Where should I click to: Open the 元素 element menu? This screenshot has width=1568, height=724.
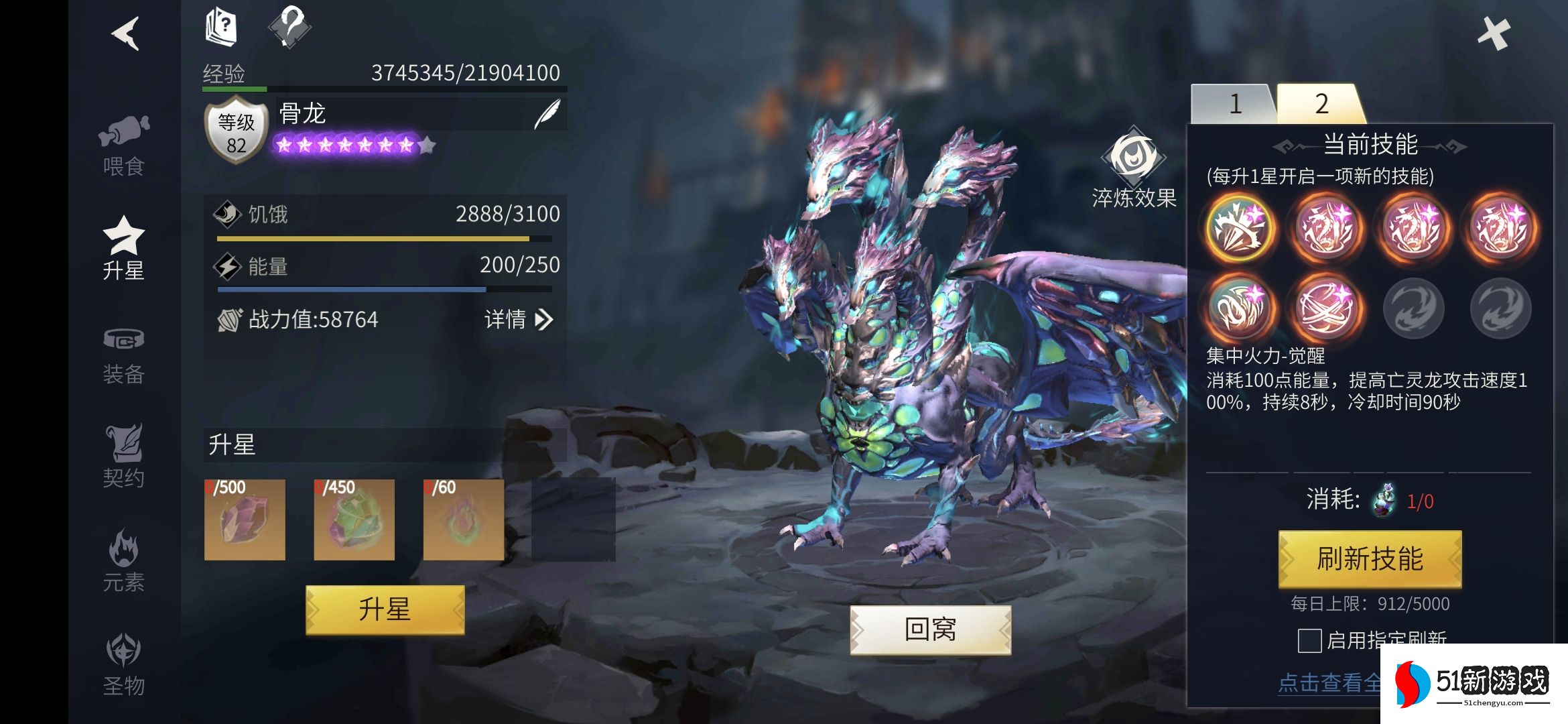(x=124, y=561)
